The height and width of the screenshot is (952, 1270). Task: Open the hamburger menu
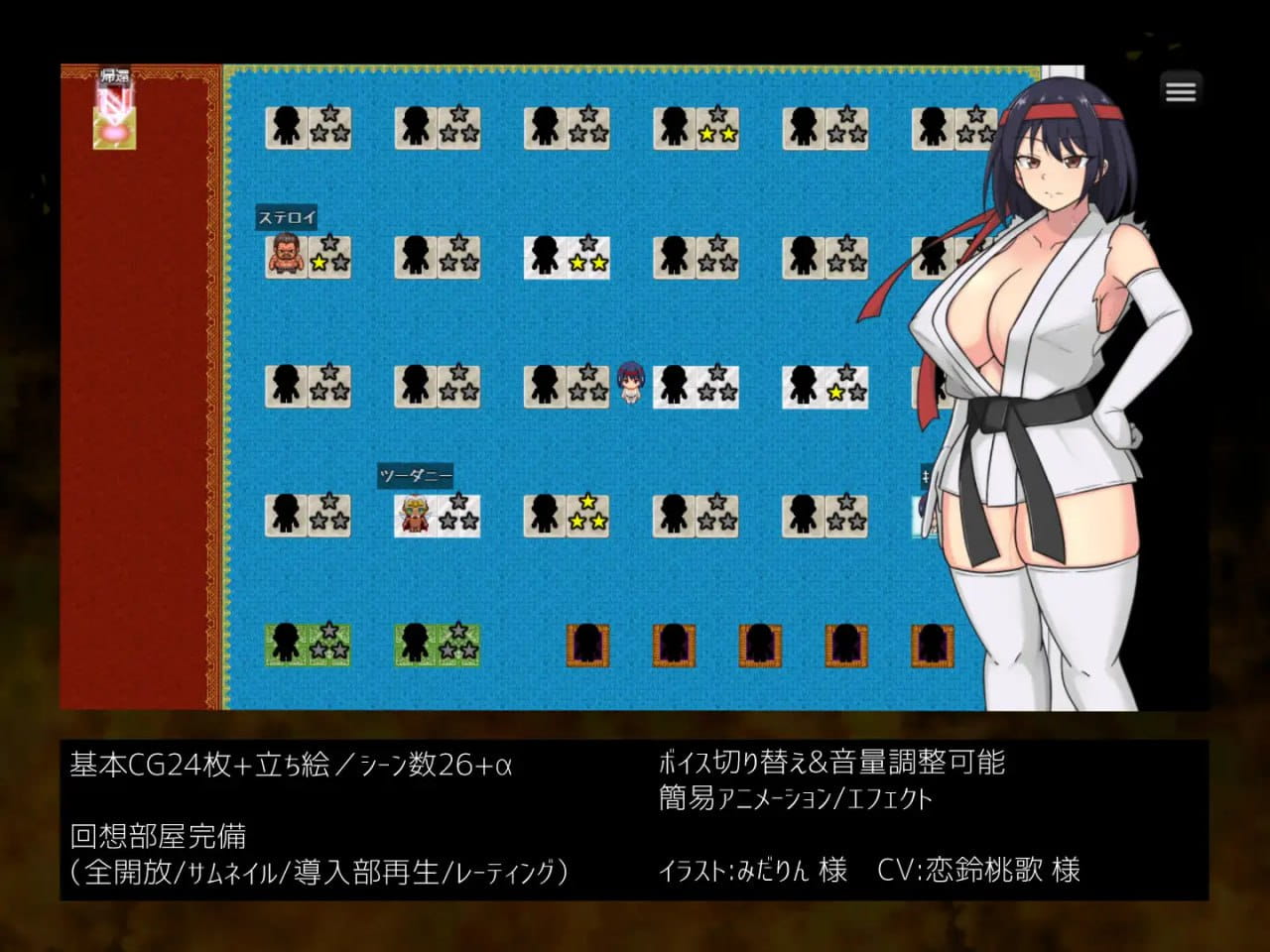[x=1181, y=90]
